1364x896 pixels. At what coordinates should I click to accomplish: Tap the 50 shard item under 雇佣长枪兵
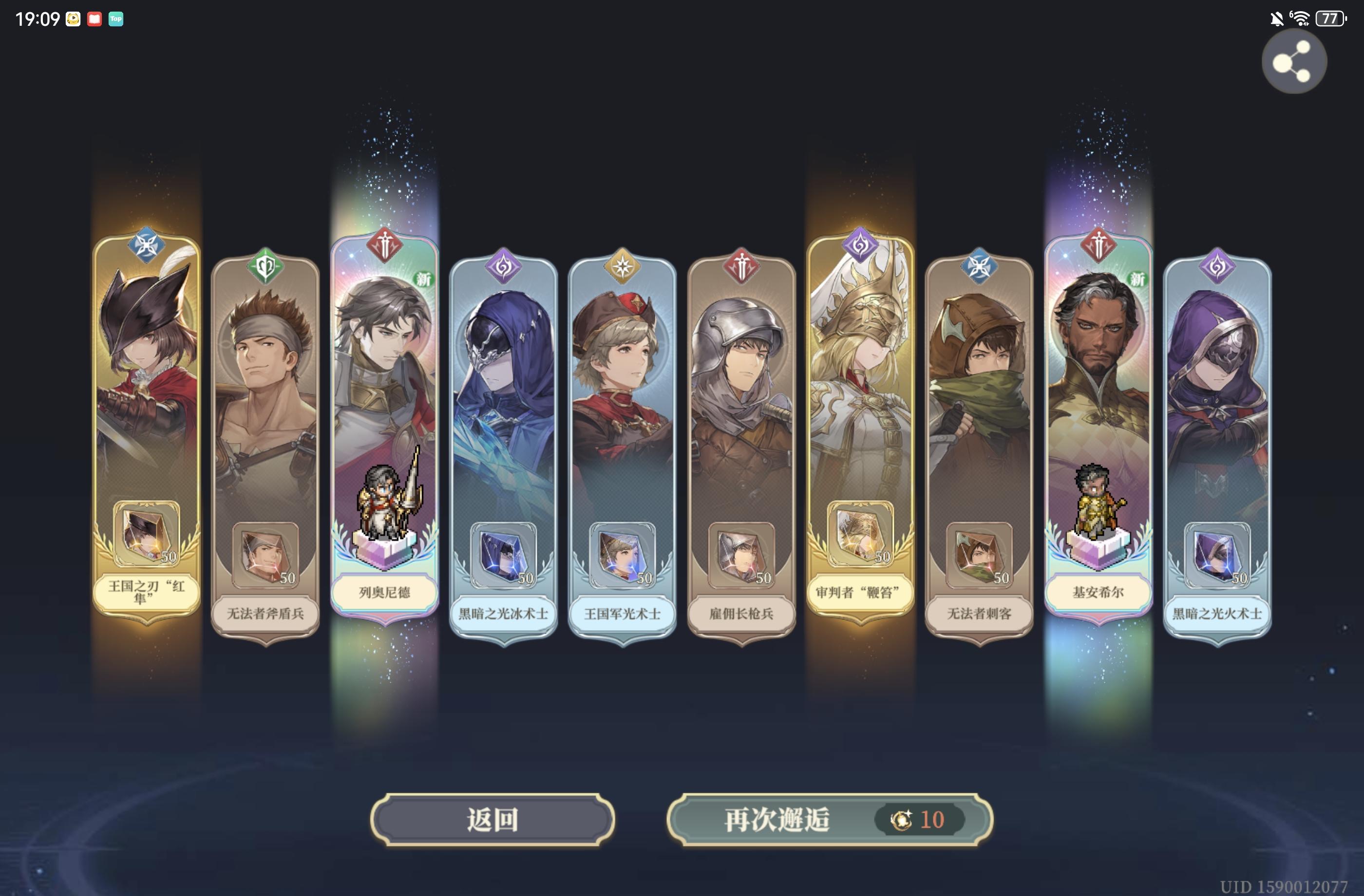point(741,553)
